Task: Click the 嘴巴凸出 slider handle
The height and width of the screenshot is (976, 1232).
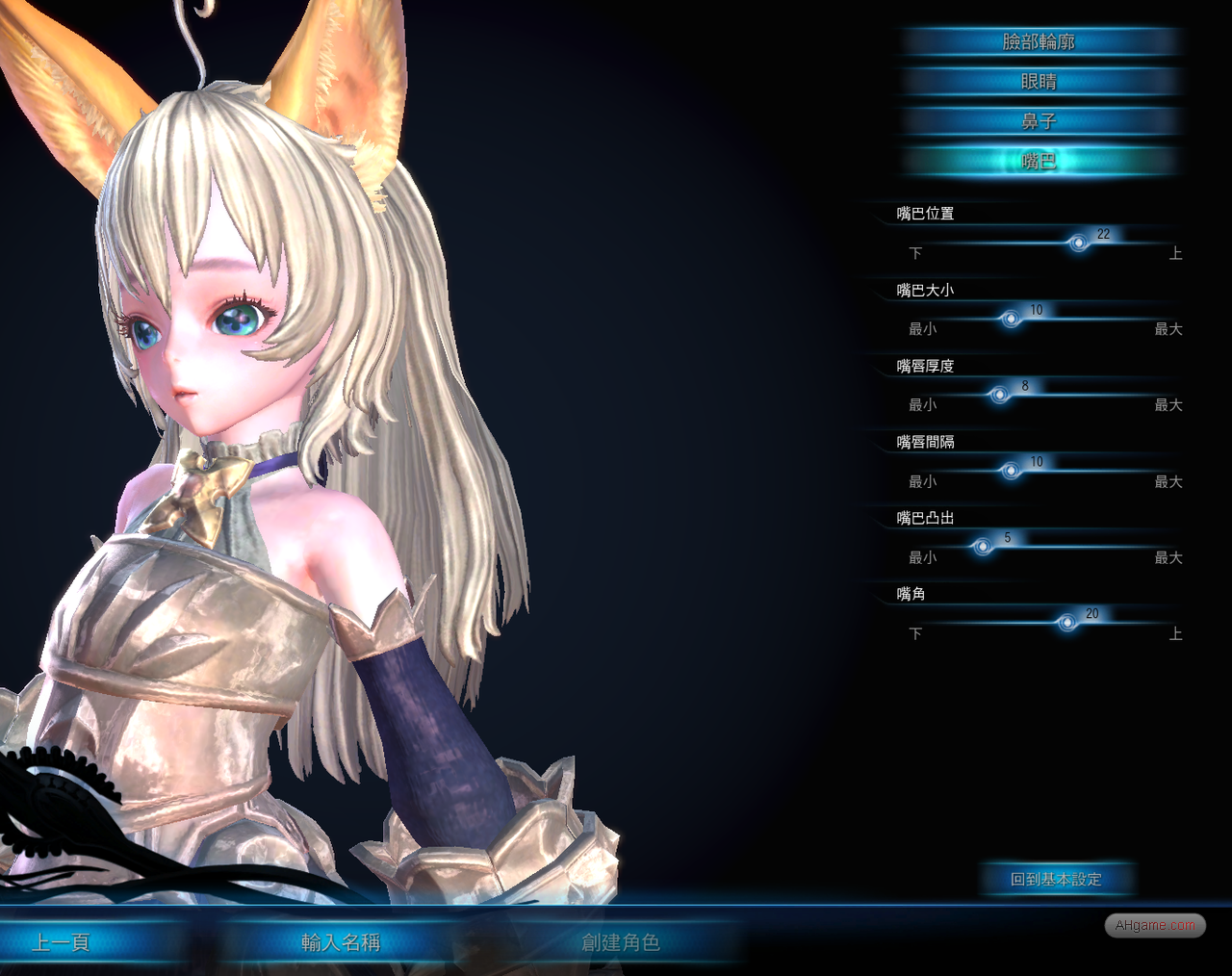Action: (983, 547)
